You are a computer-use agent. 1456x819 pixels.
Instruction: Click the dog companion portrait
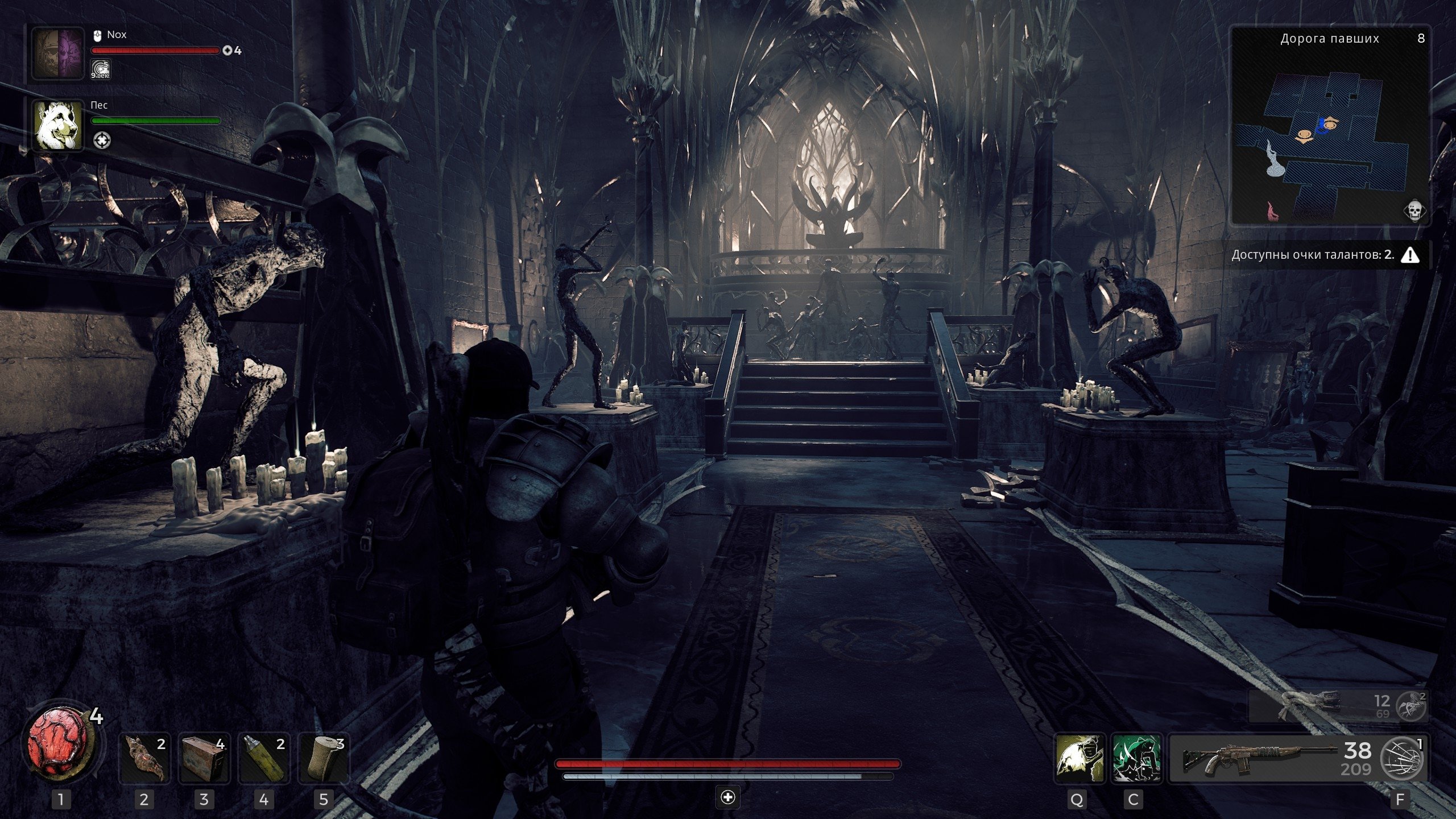coord(57,125)
